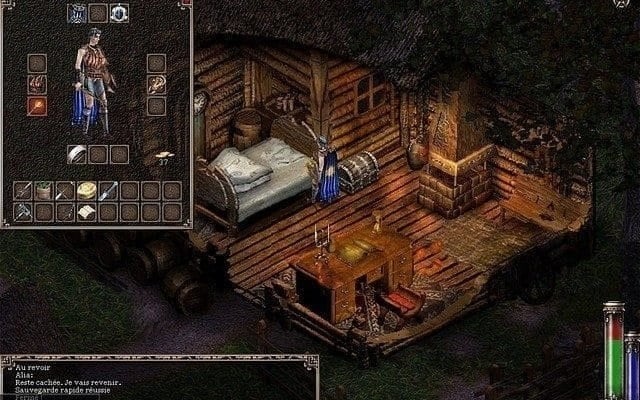Screen dimensions: 640x400
Task: Click the curved blade quick slot
Action: click(76, 153)
